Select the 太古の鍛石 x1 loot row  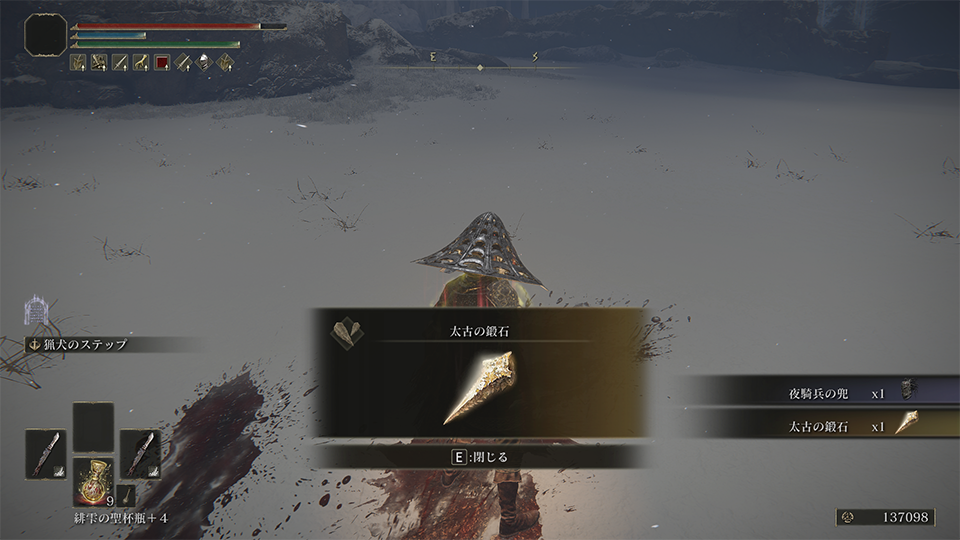(820, 424)
